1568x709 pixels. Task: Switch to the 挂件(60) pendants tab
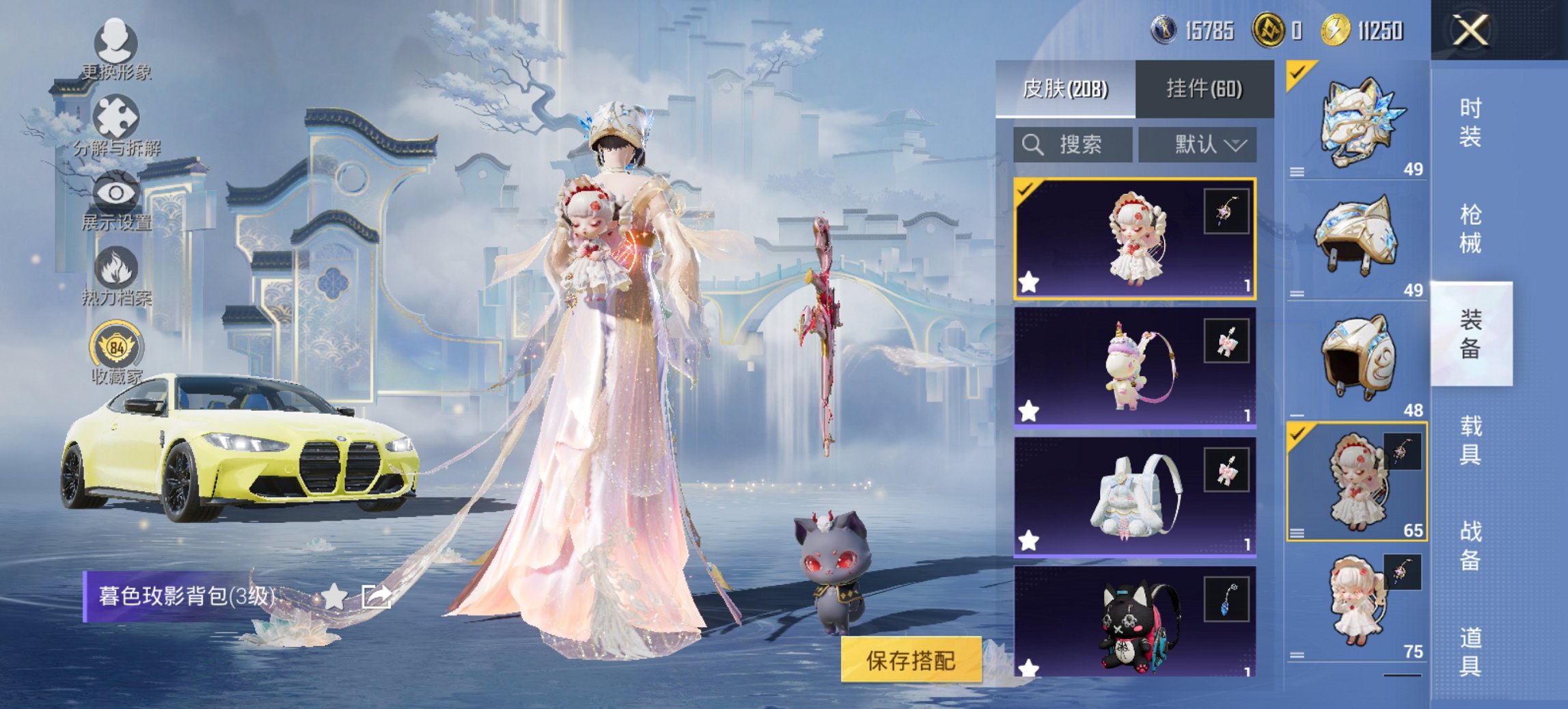[1205, 89]
